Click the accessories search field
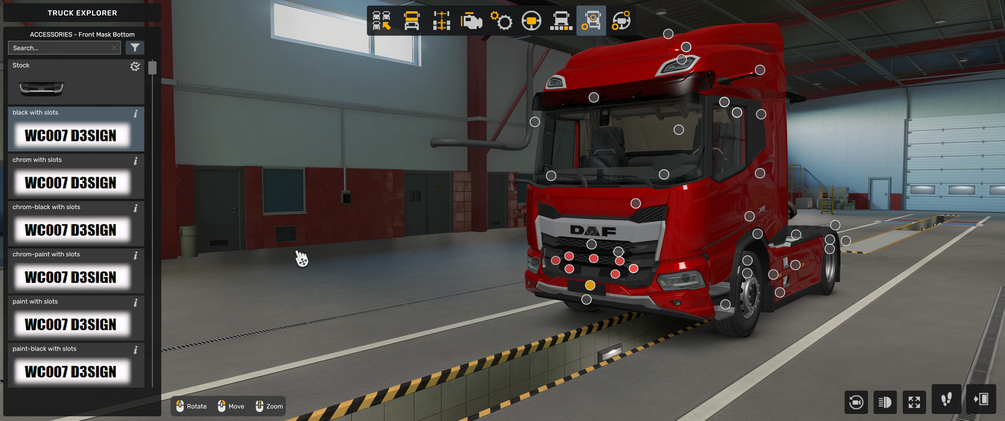The width and height of the screenshot is (1005, 421). [x=62, y=47]
